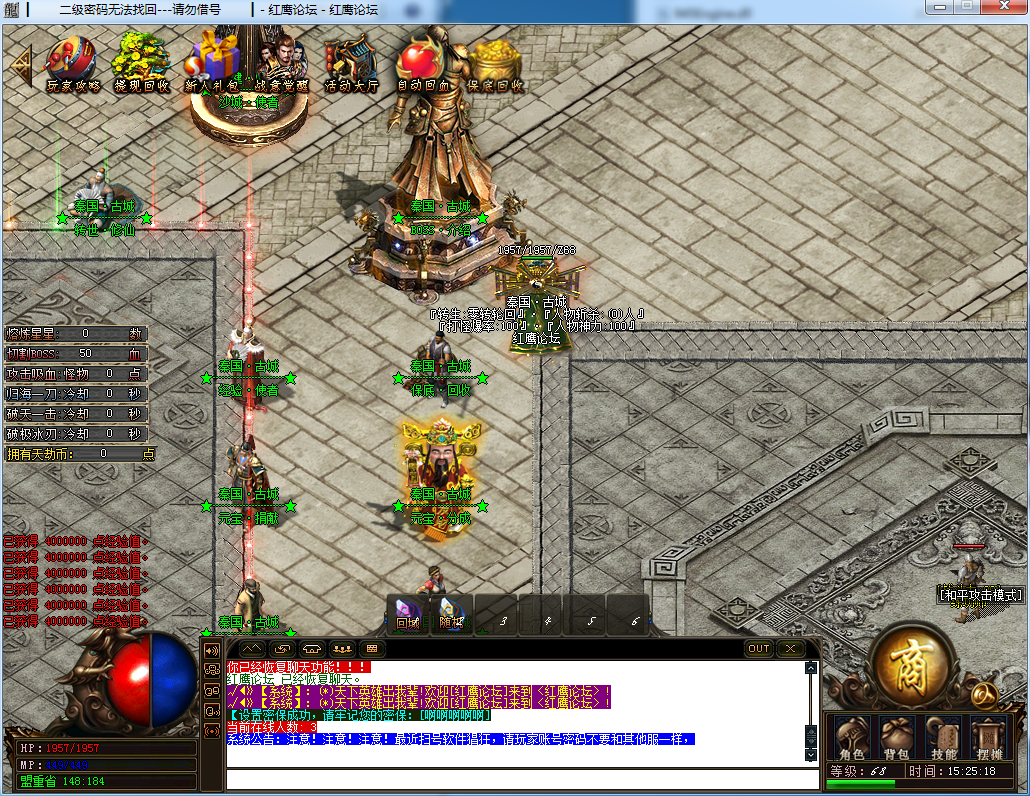This screenshot has height=796, width=1030.
Task: Open the 技能 skills panel
Action: (x=943, y=737)
